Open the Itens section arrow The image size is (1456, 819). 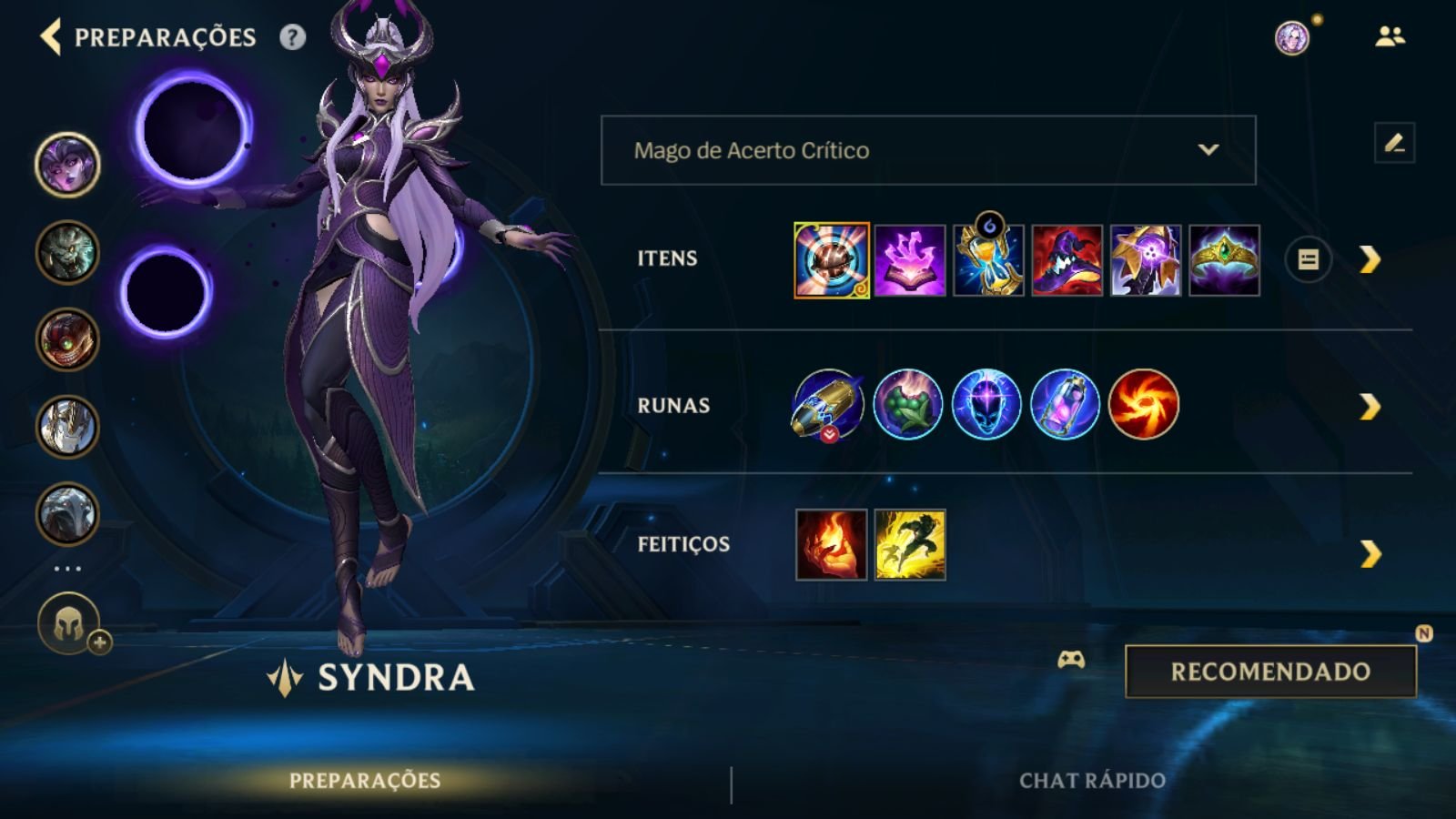pyautogui.click(x=1370, y=260)
